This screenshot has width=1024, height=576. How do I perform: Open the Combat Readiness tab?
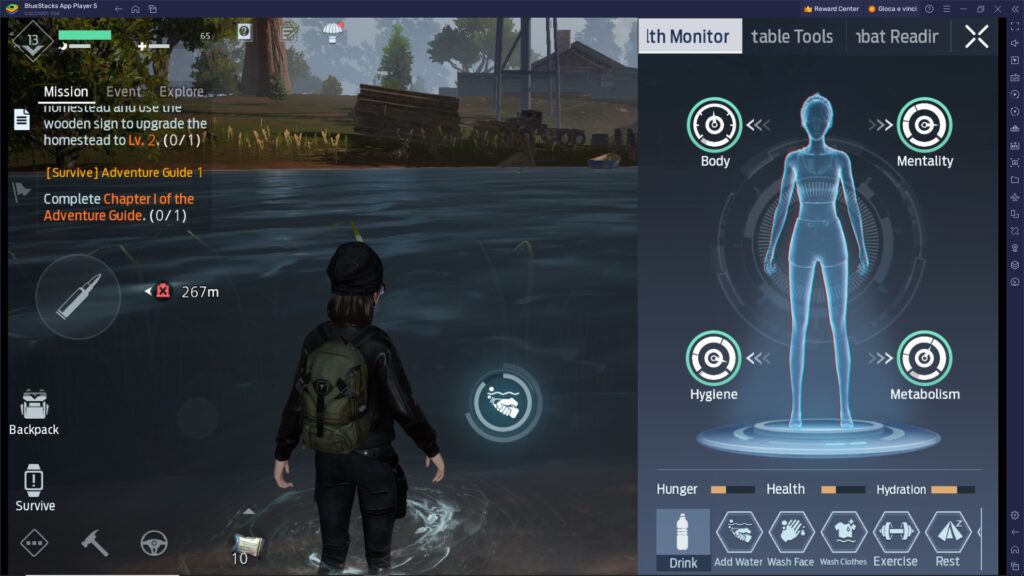(x=896, y=37)
